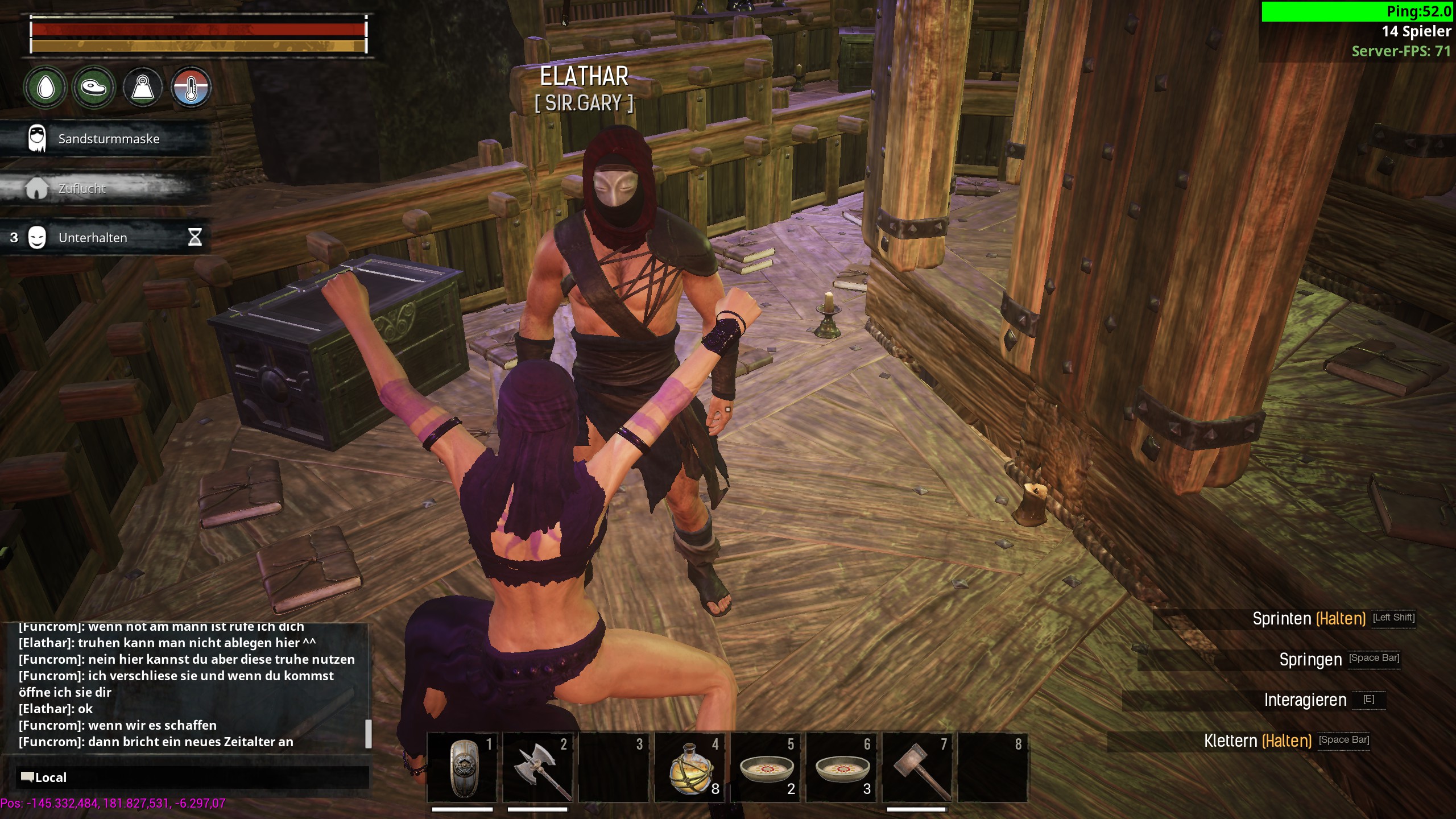
Task: Open the Local chat input field
Action: (x=193, y=777)
